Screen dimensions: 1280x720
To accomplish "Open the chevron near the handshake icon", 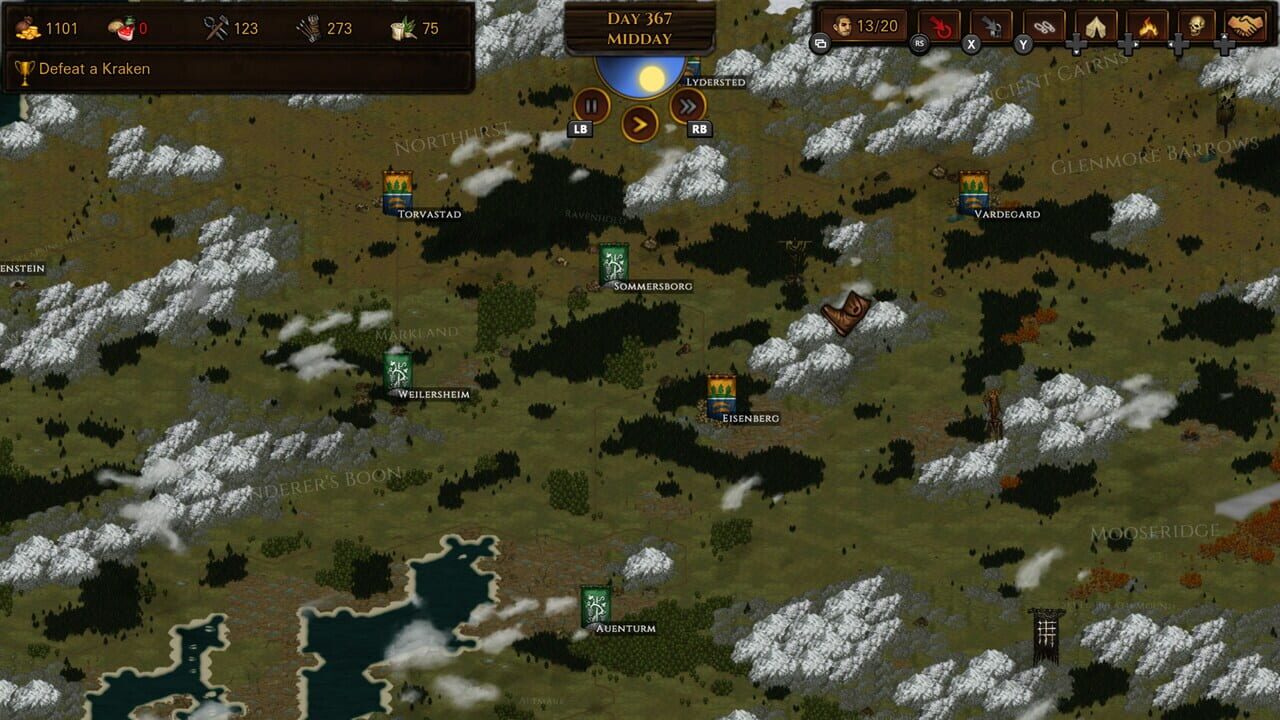I will tap(1226, 42).
